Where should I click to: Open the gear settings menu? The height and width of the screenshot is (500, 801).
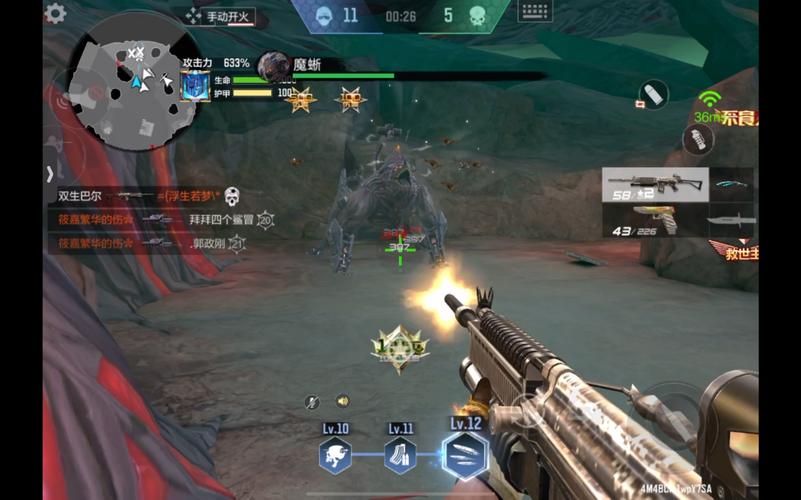click(56, 13)
